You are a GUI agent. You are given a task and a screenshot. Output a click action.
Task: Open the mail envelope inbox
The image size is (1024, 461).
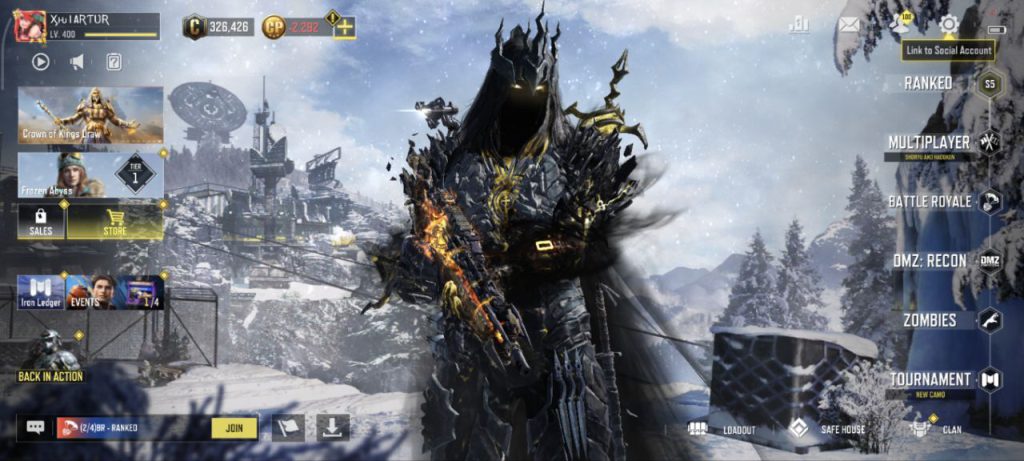coord(849,24)
